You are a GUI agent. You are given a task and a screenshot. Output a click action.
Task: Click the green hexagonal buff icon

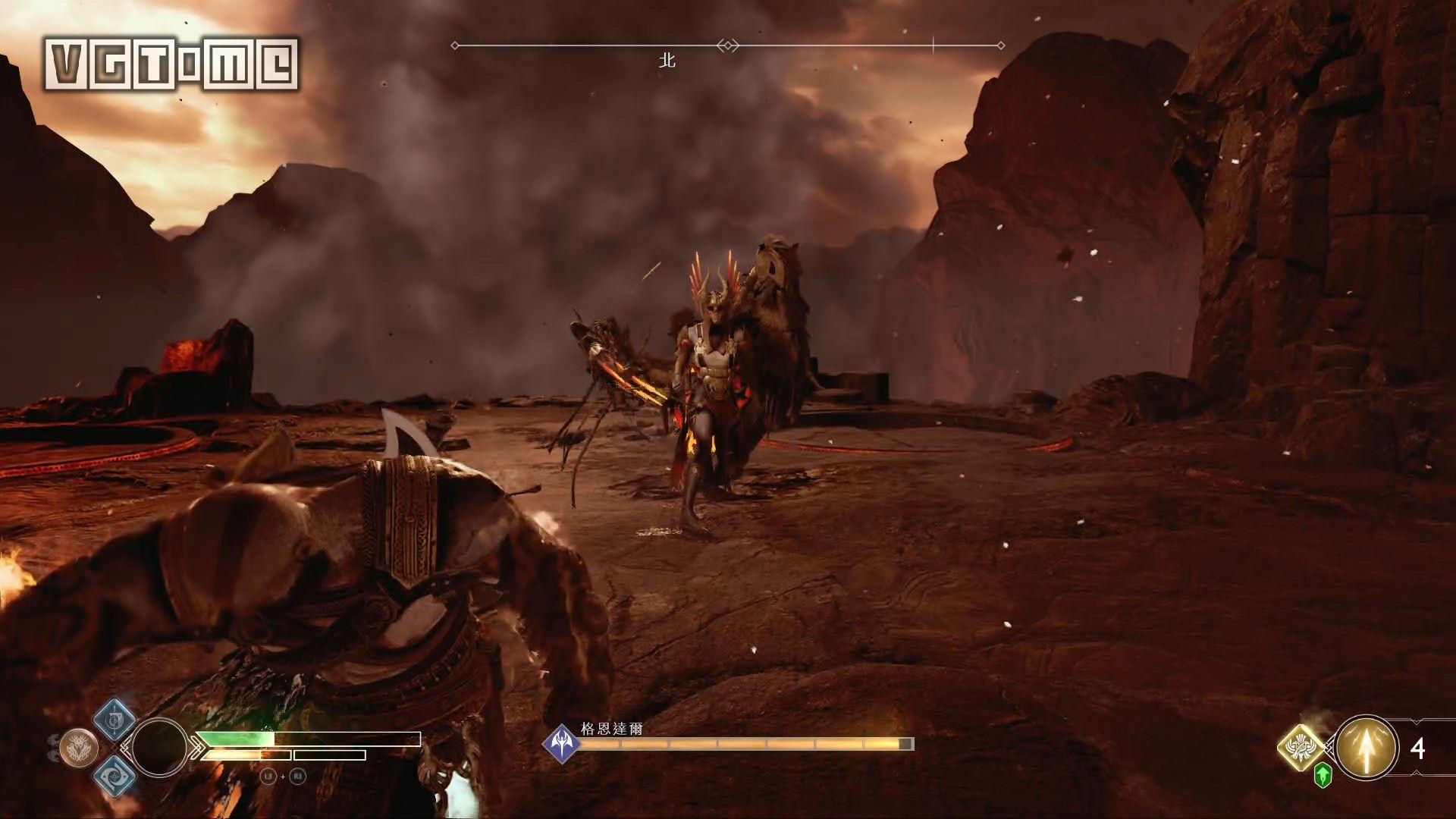click(x=1323, y=775)
